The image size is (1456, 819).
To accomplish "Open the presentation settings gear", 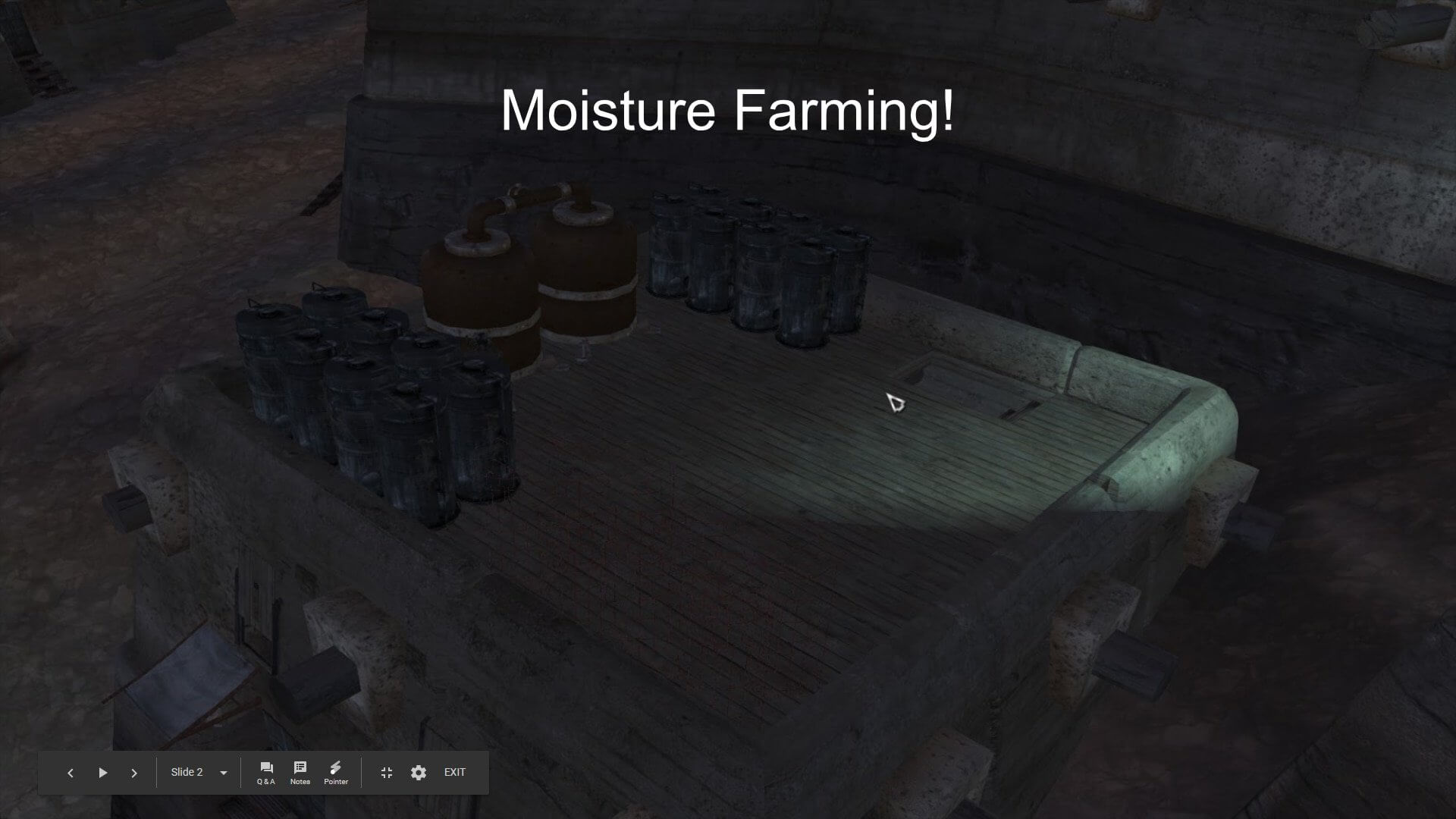I will tap(419, 773).
